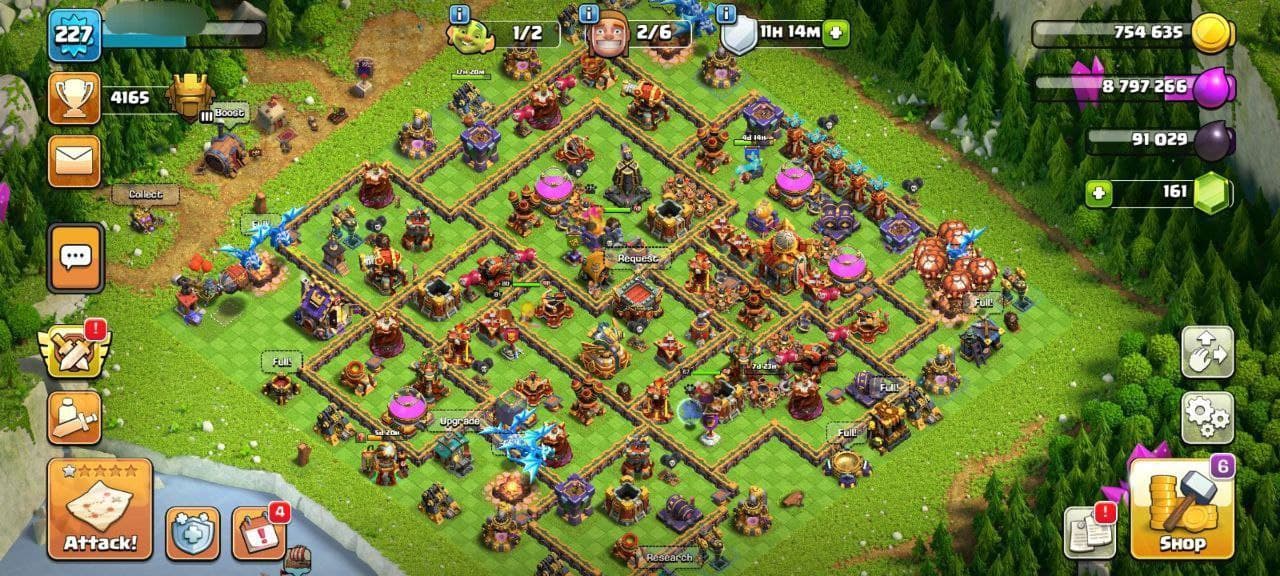1280x576 pixels.
Task: Open the blue shield button beside Attack
Action: coord(192,533)
